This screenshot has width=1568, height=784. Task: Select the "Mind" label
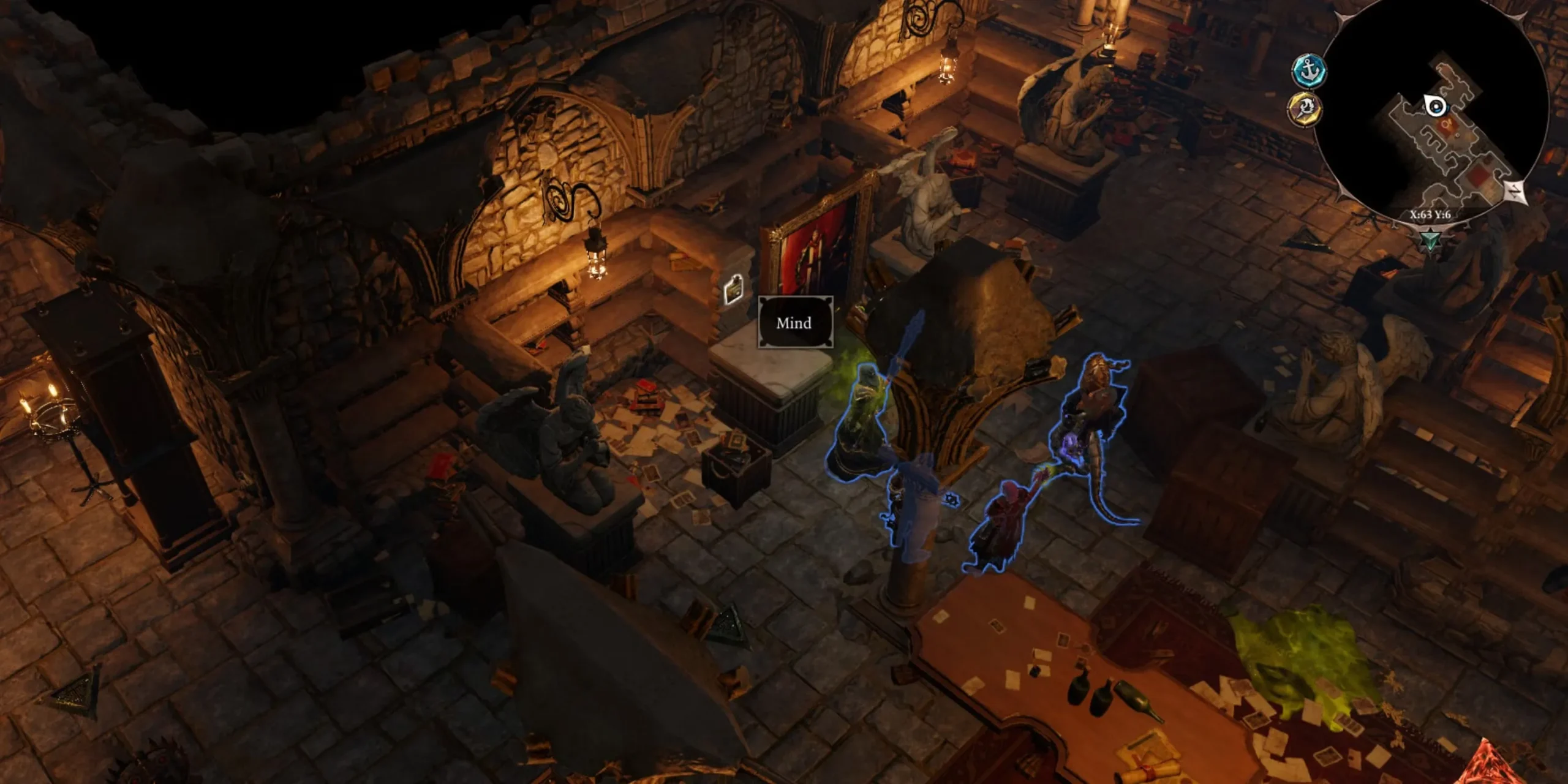click(795, 323)
